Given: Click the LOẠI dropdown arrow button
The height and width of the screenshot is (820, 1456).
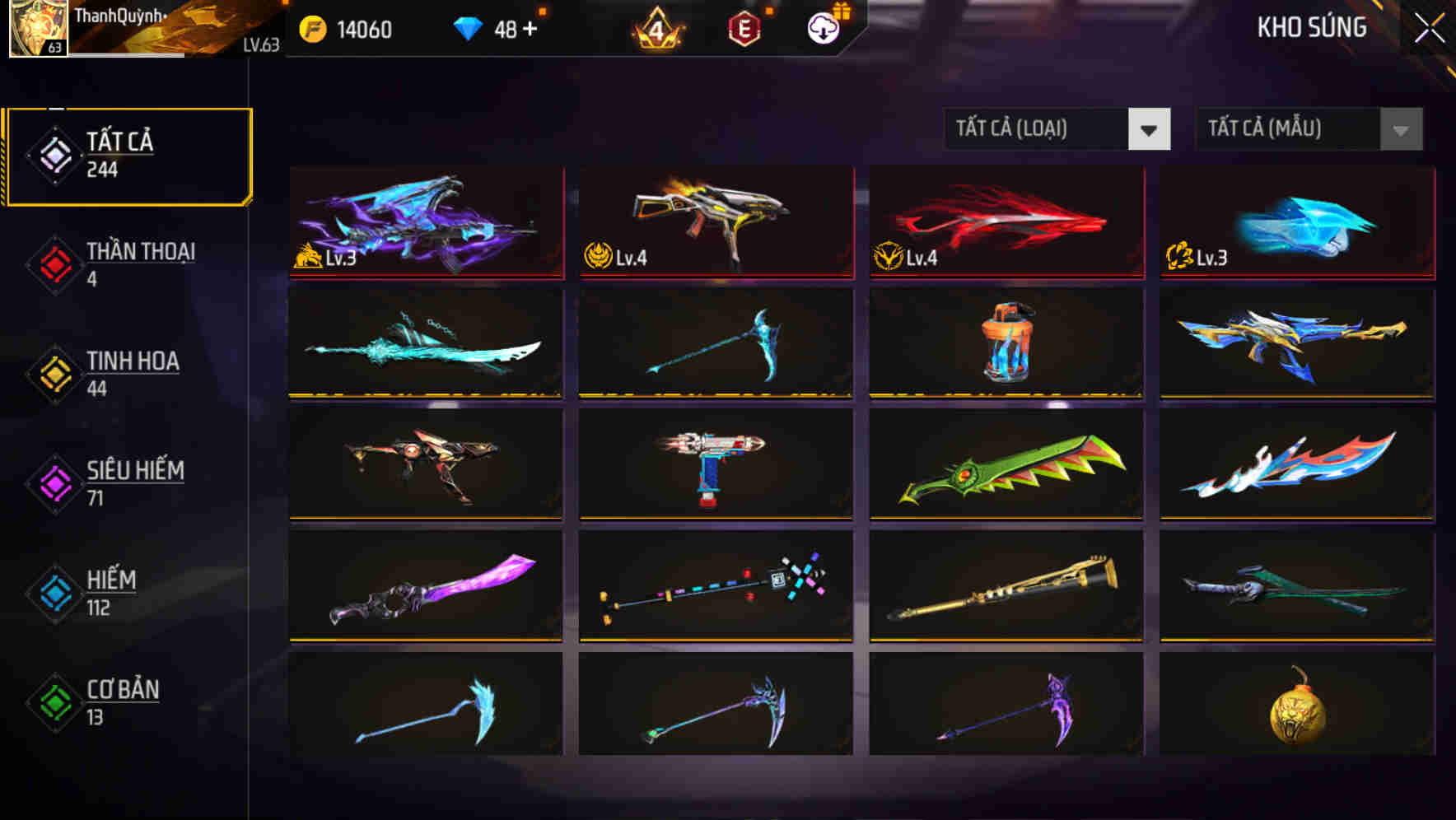Looking at the screenshot, I should (1150, 129).
